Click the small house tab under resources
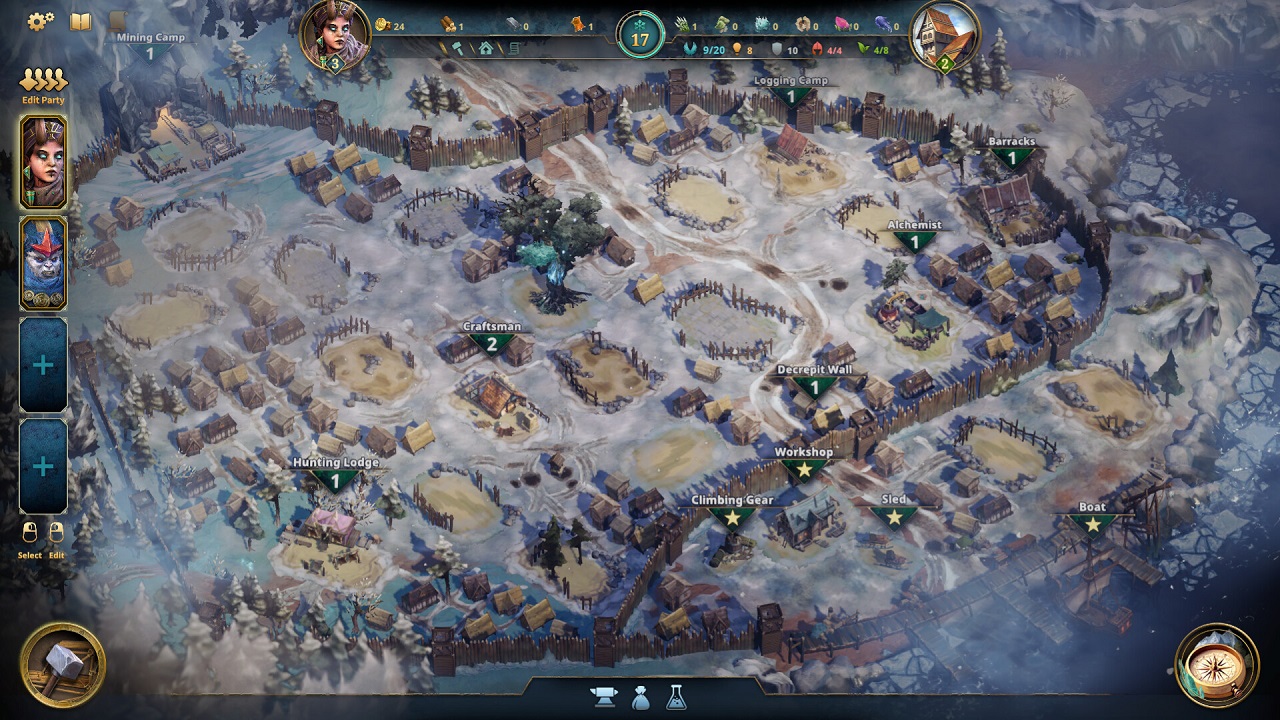 click(x=486, y=47)
